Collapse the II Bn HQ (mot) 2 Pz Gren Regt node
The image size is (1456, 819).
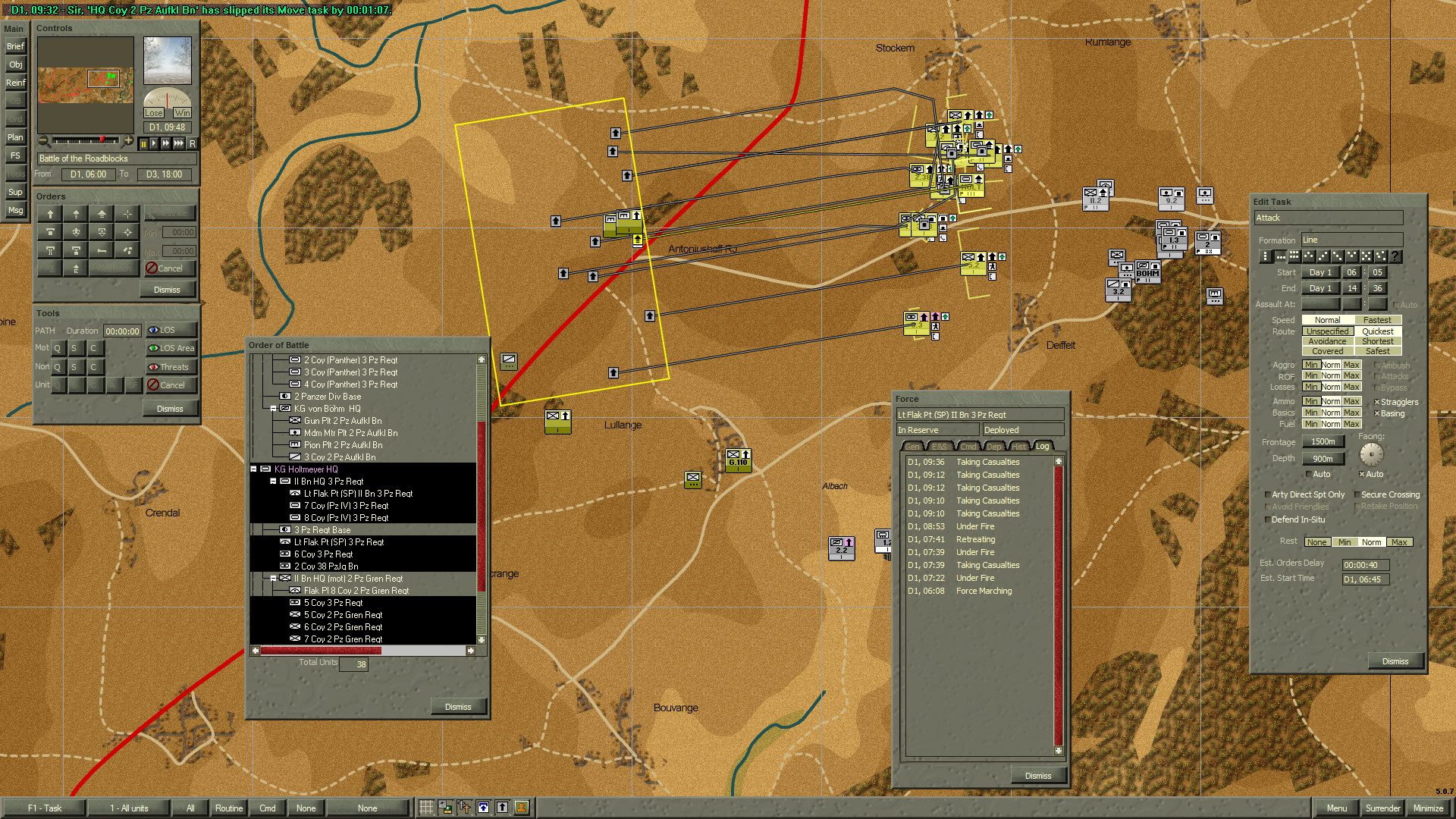pyautogui.click(x=274, y=579)
